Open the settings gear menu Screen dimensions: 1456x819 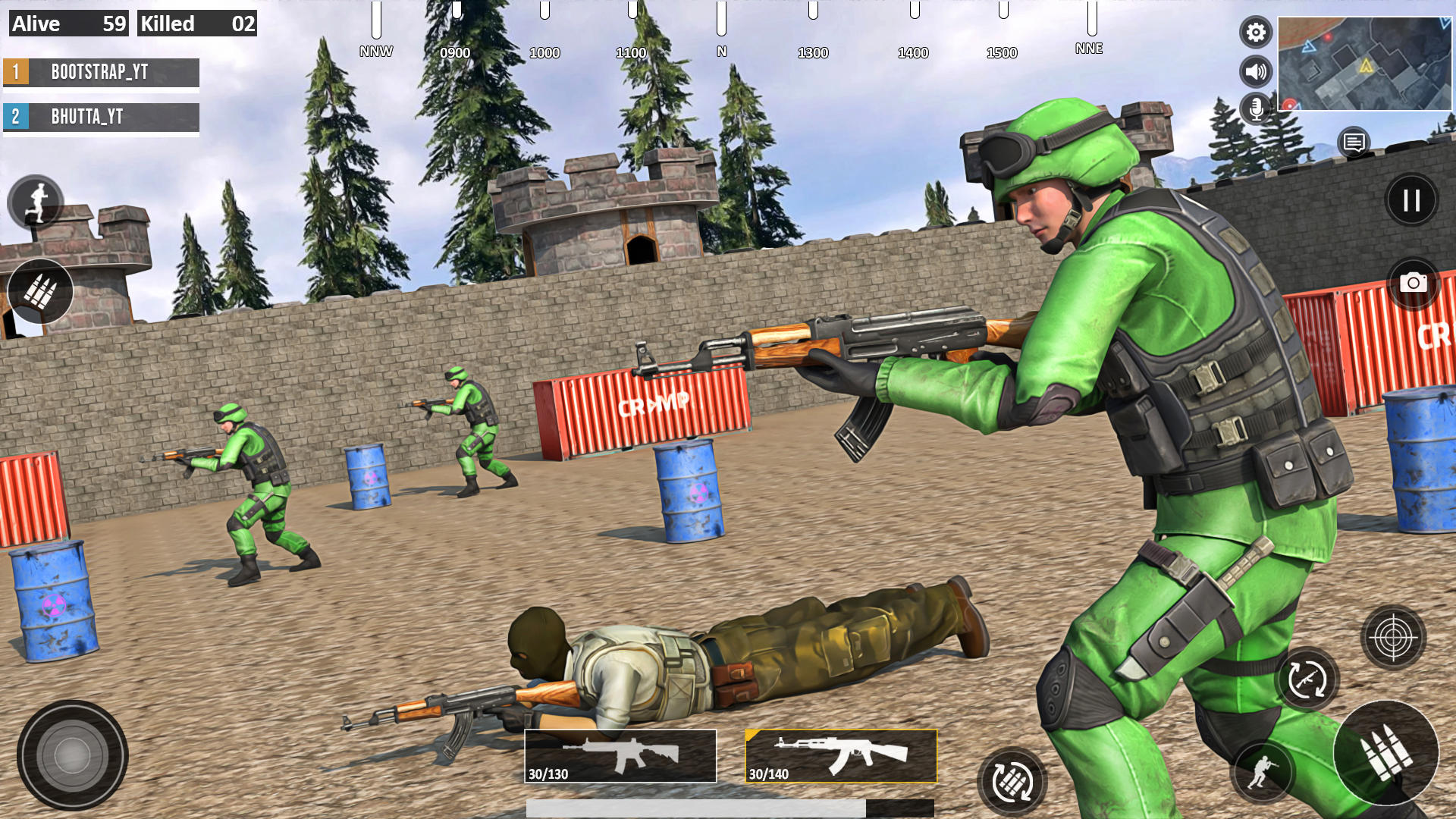(x=1257, y=33)
